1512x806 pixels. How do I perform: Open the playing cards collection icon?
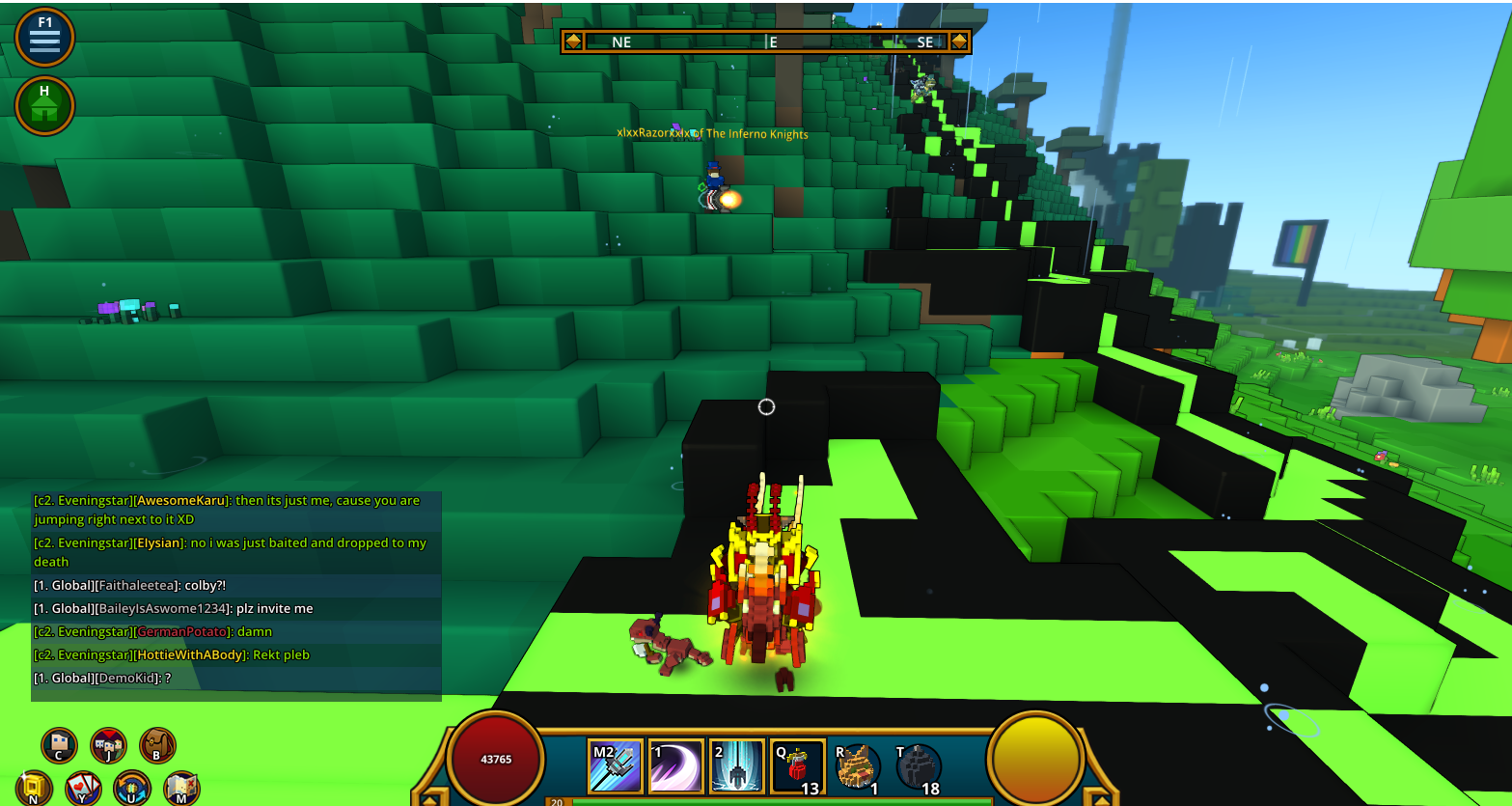click(x=83, y=788)
